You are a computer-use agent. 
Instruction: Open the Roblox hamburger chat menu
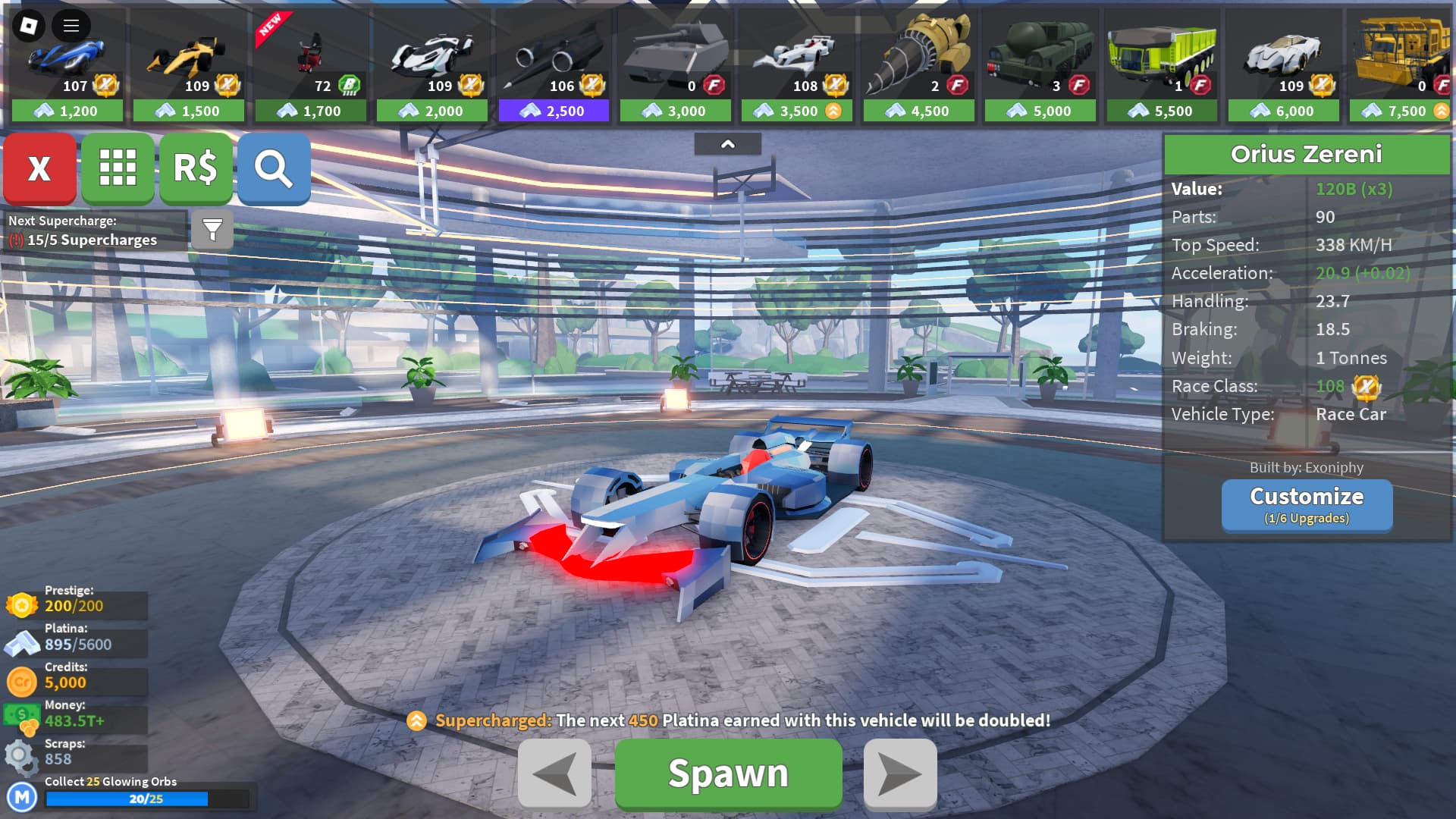[71, 26]
